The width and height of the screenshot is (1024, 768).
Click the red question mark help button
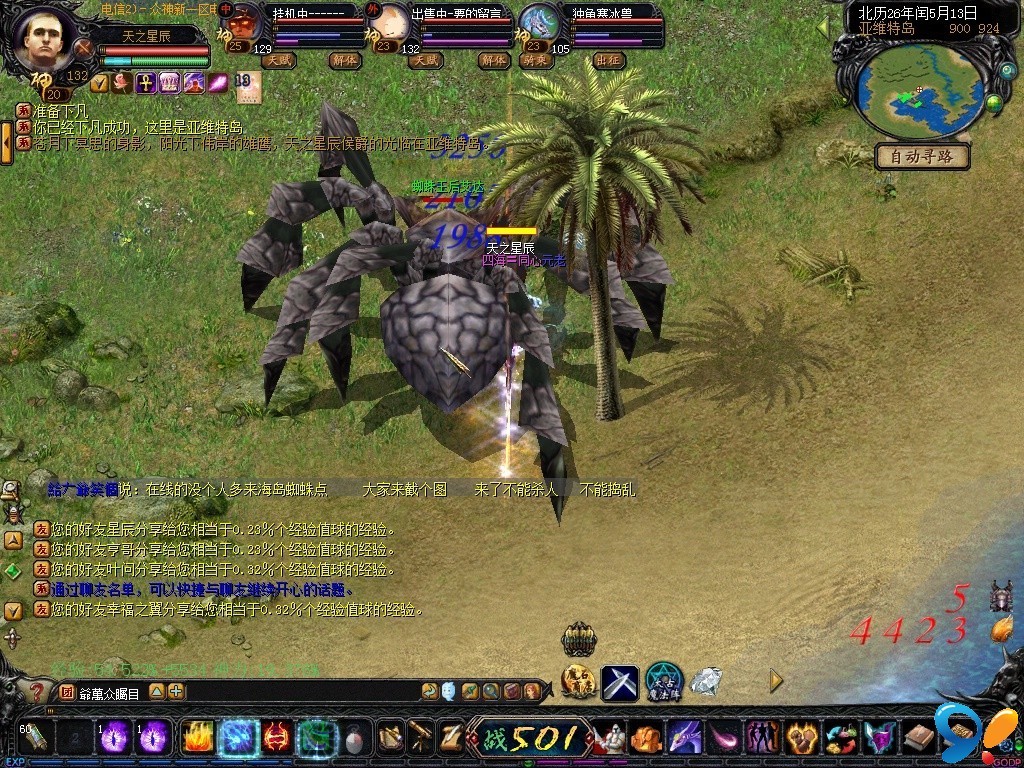37,691
